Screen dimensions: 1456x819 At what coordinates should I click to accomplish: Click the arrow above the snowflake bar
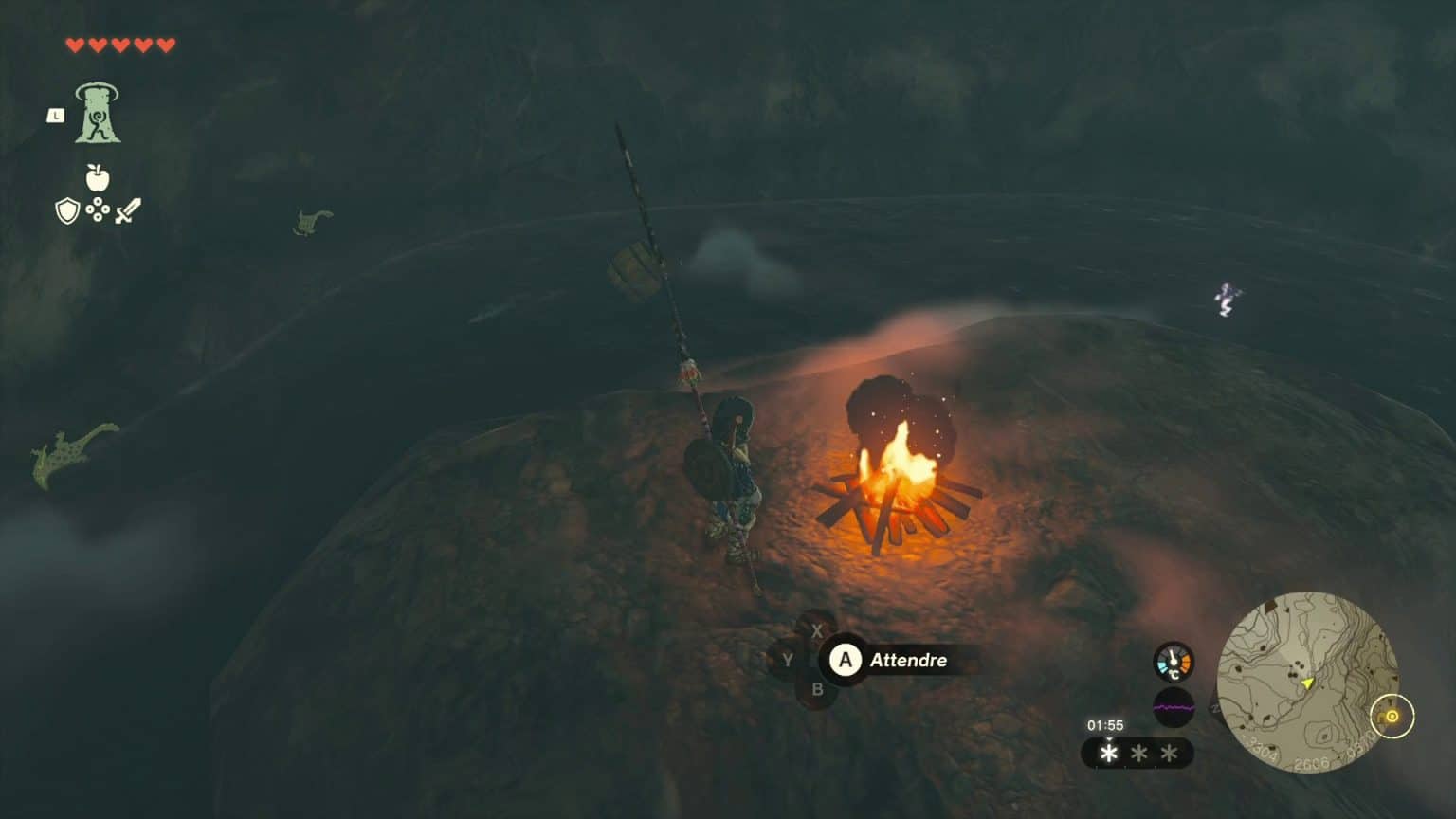[x=1109, y=739]
